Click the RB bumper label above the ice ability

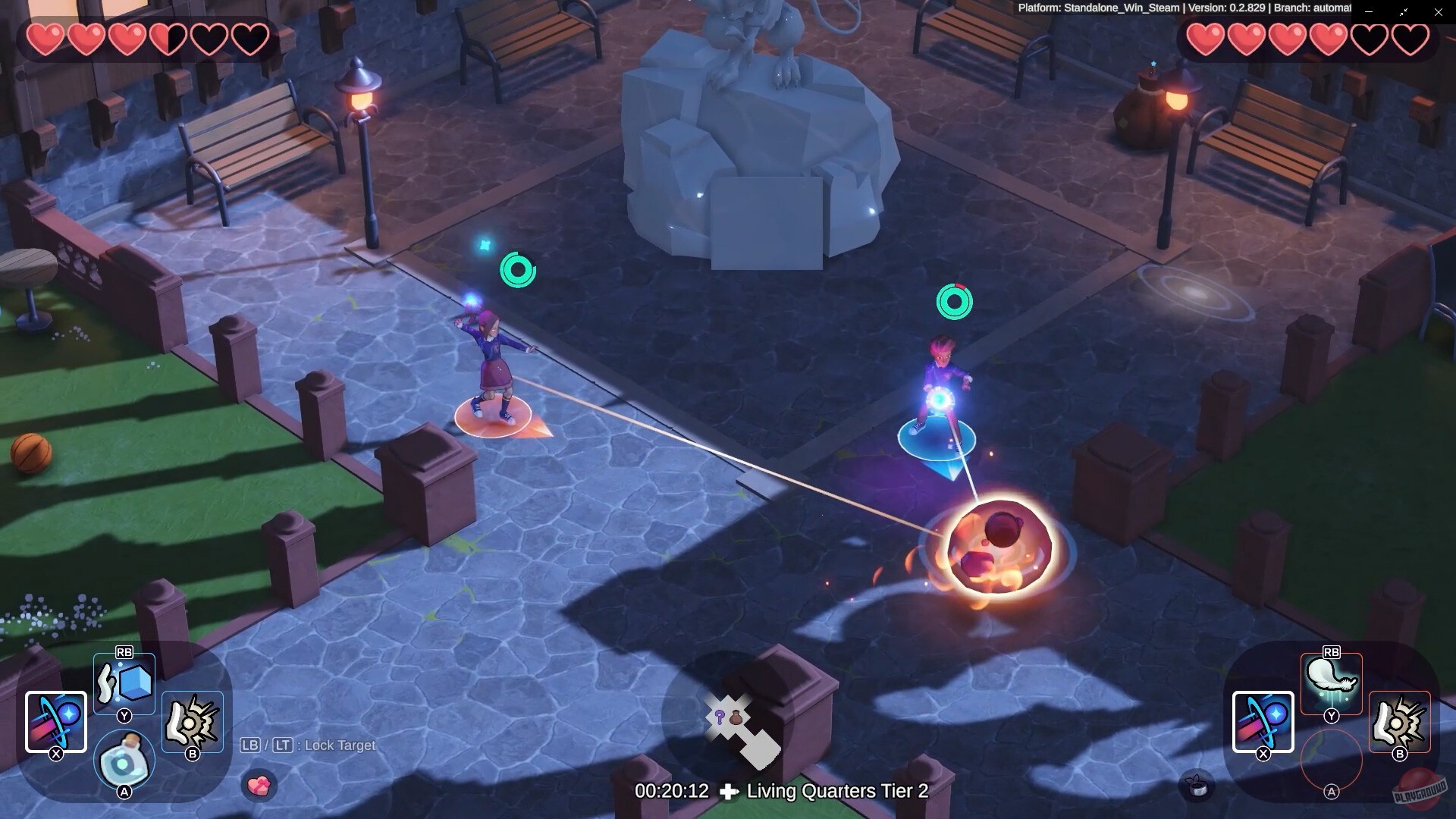pyautogui.click(x=124, y=652)
